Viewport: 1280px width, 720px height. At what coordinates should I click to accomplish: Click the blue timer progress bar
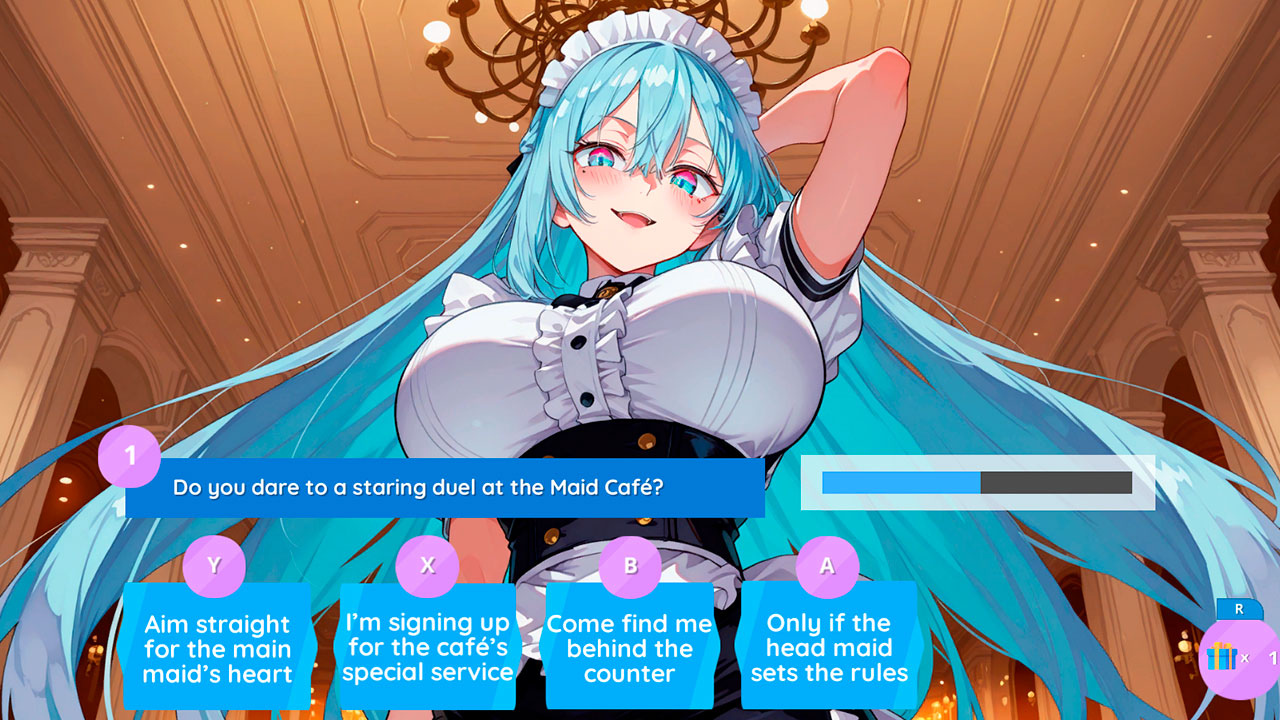point(900,481)
